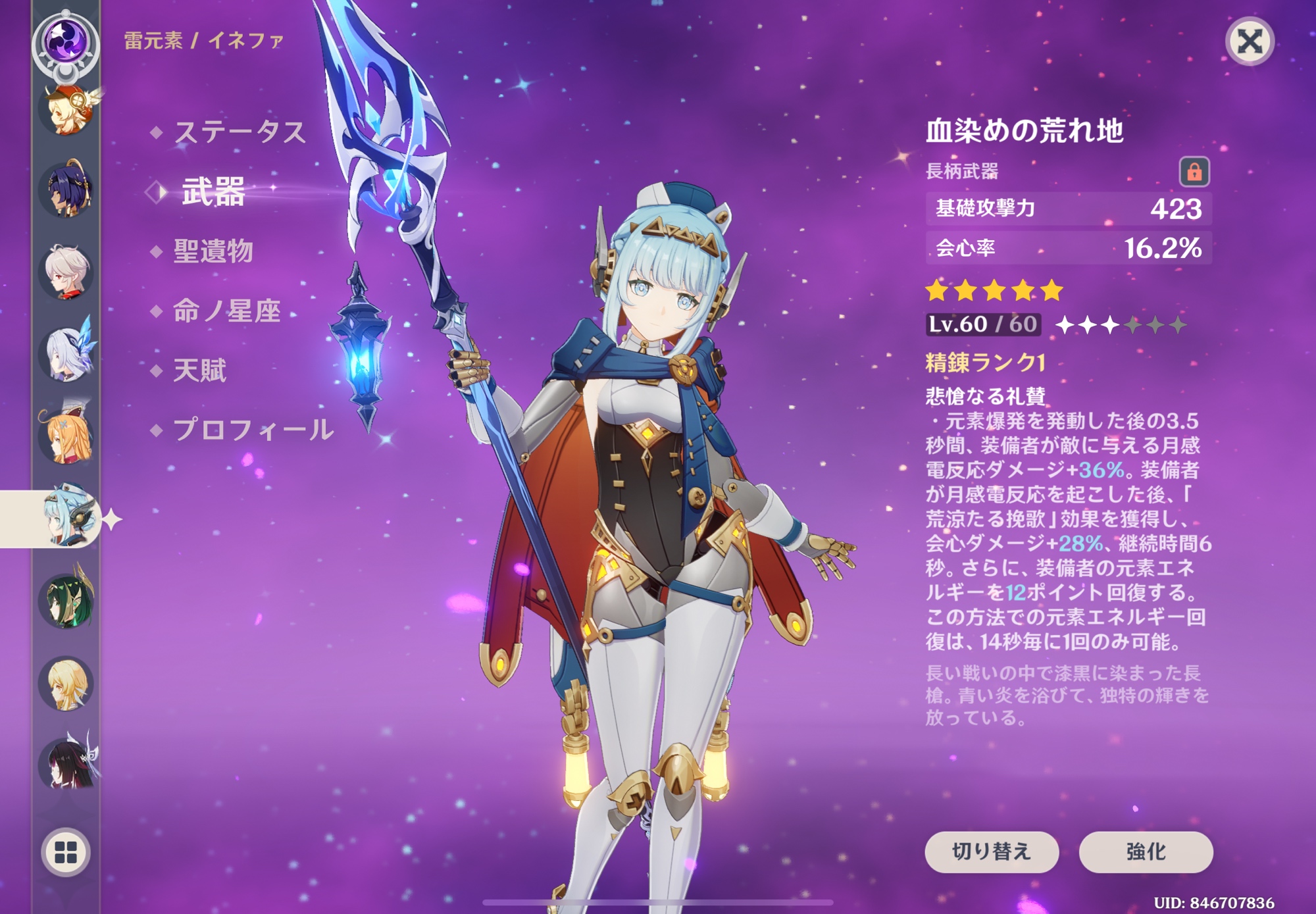This screenshot has width=1316, height=914.
Task: Click the 切り替え switch weapon button
Action: point(991,851)
